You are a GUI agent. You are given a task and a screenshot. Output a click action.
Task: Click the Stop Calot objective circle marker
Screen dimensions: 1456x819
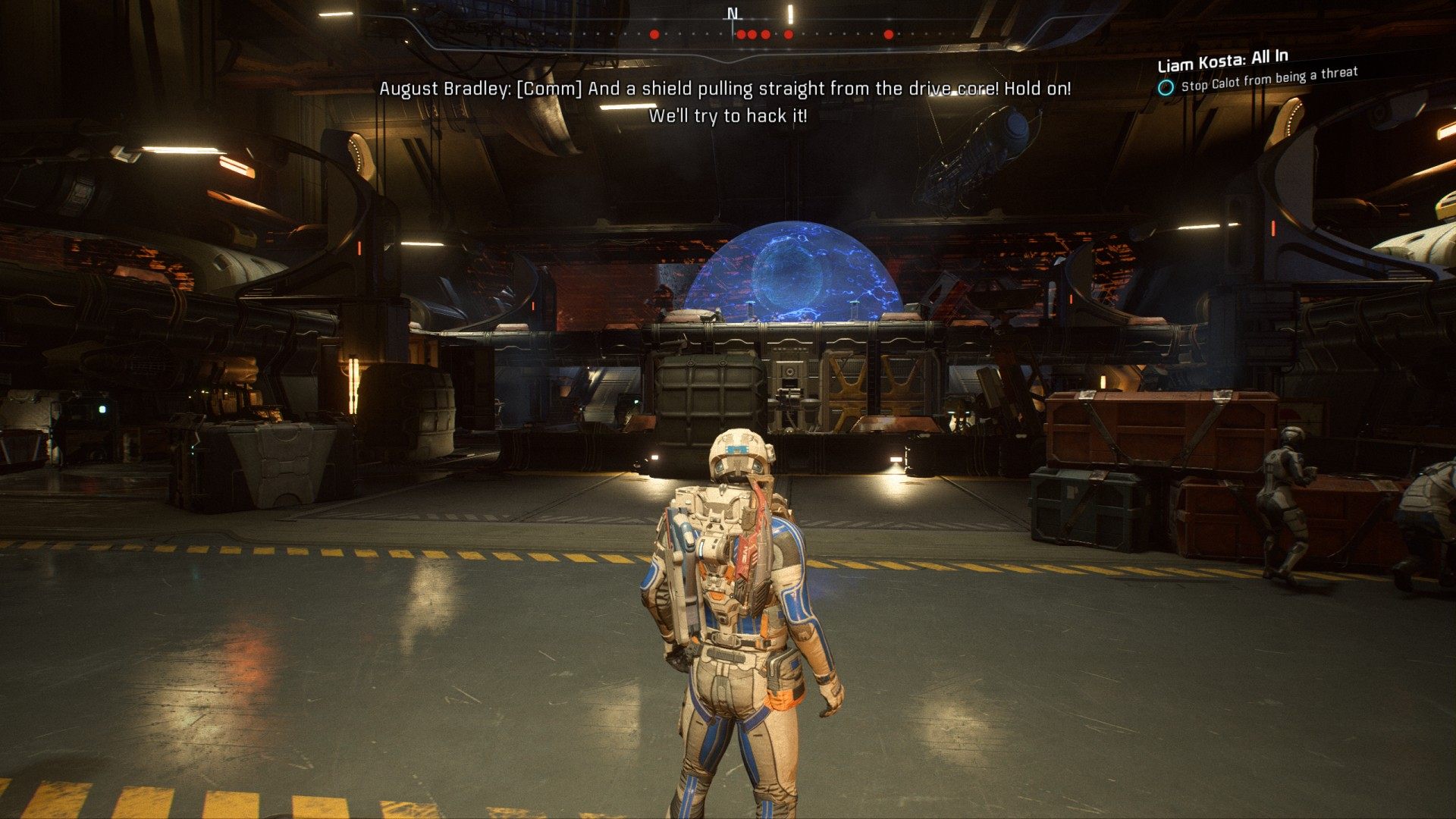[x=1166, y=88]
